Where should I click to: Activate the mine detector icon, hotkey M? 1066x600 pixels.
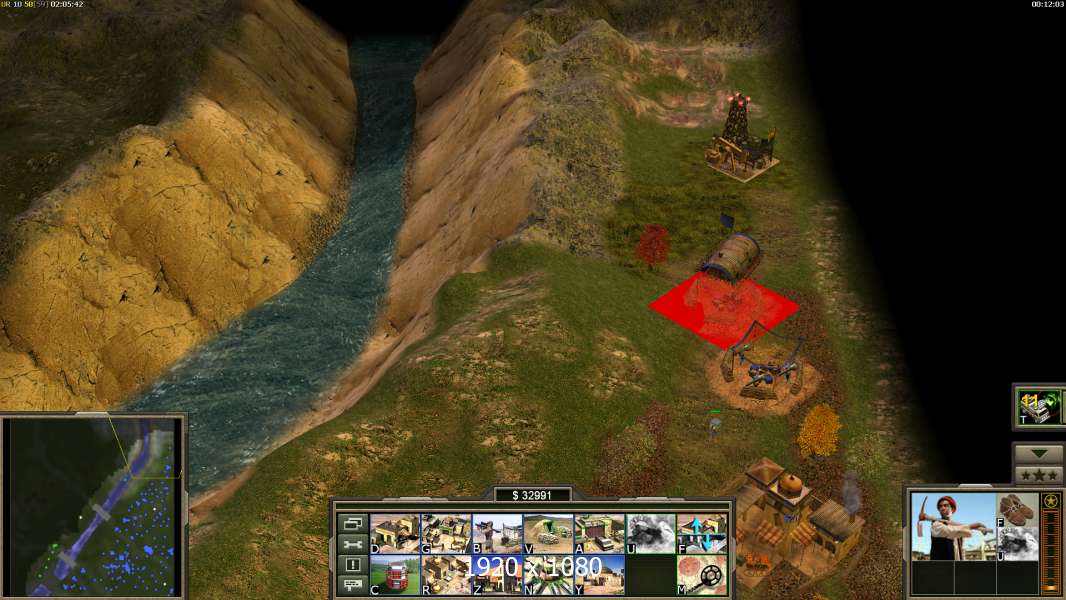702,575
